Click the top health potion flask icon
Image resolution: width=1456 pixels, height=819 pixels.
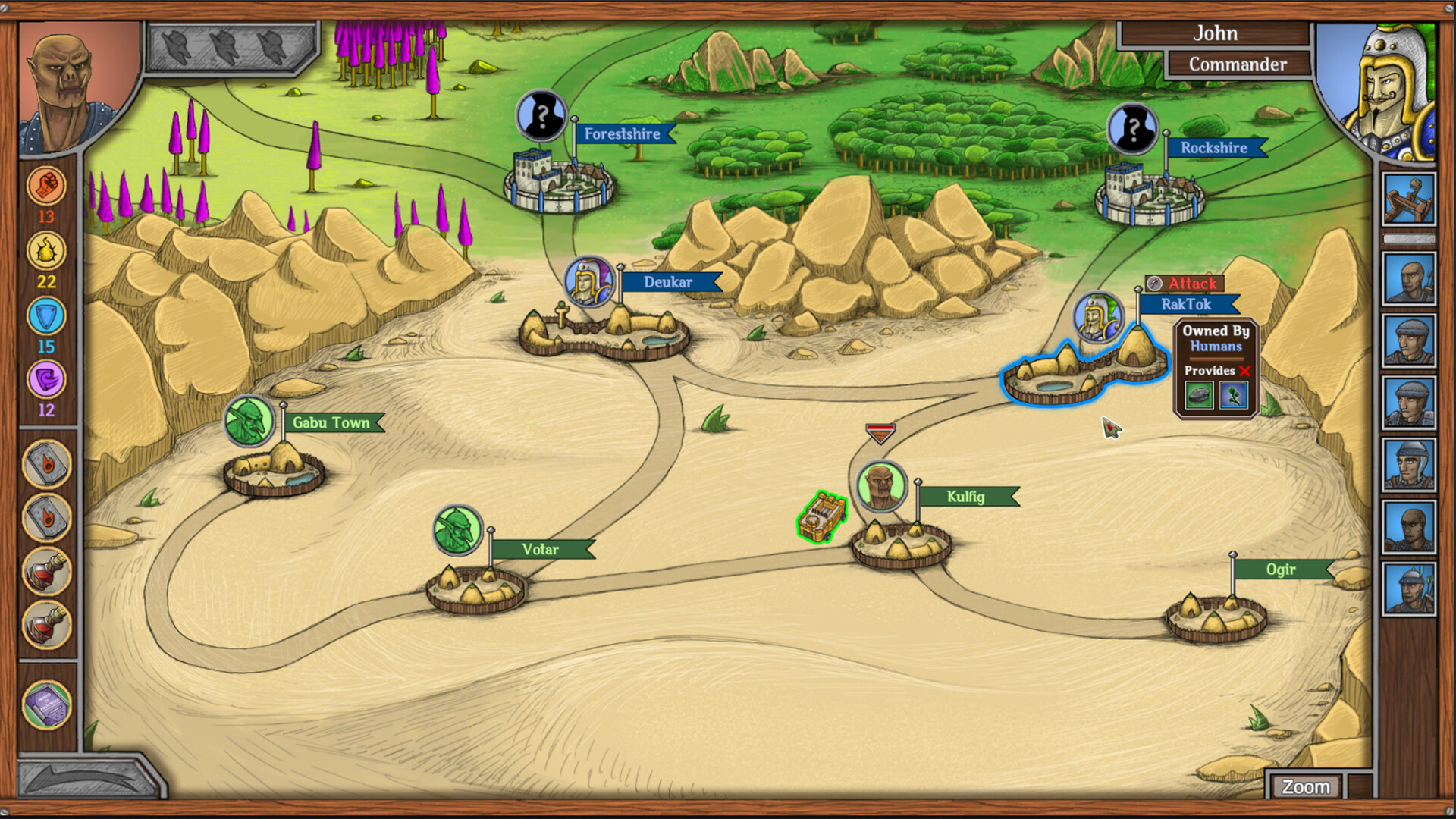48,573
